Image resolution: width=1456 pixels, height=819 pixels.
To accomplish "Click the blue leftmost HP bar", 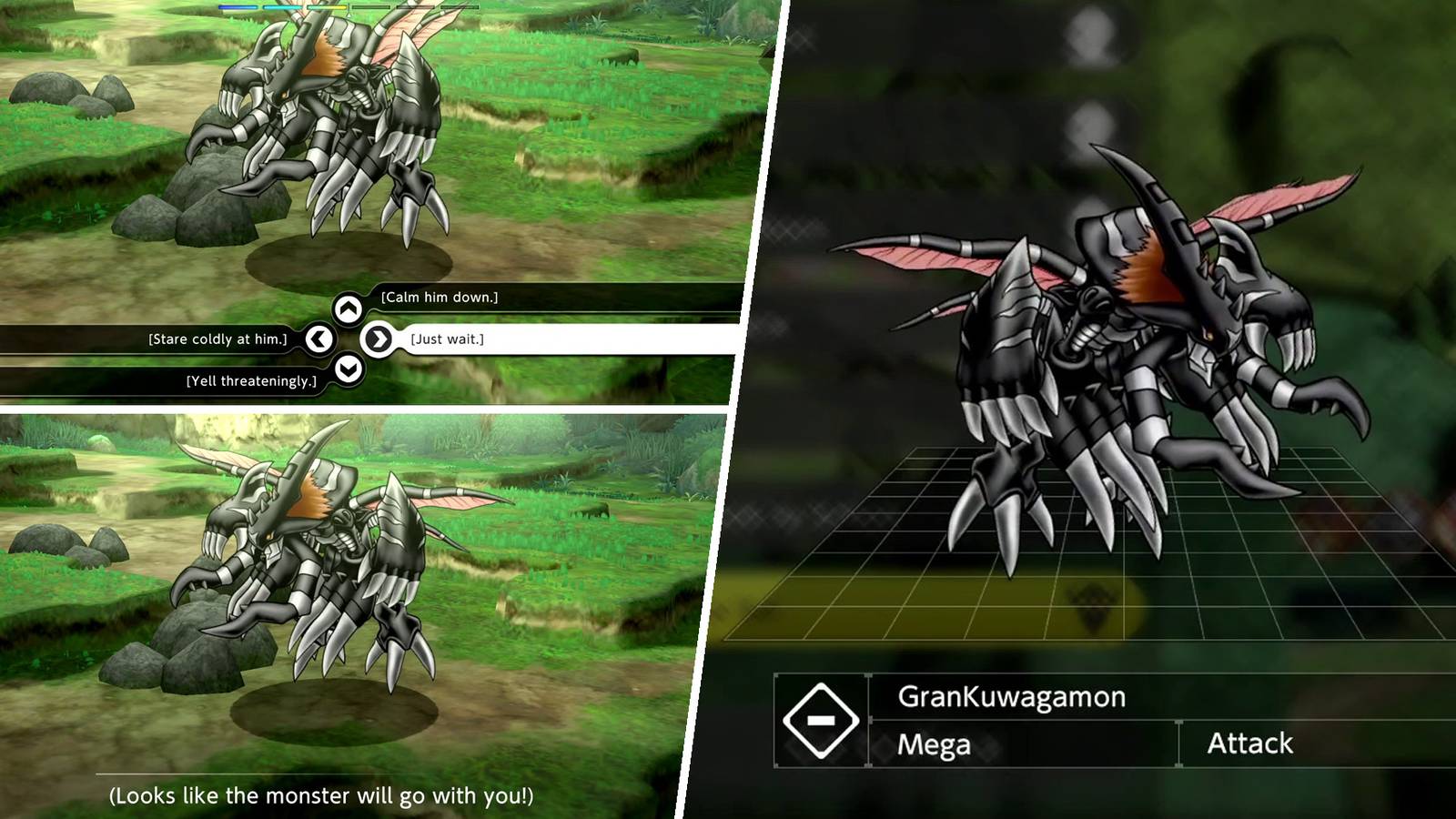I will (238, 6).
